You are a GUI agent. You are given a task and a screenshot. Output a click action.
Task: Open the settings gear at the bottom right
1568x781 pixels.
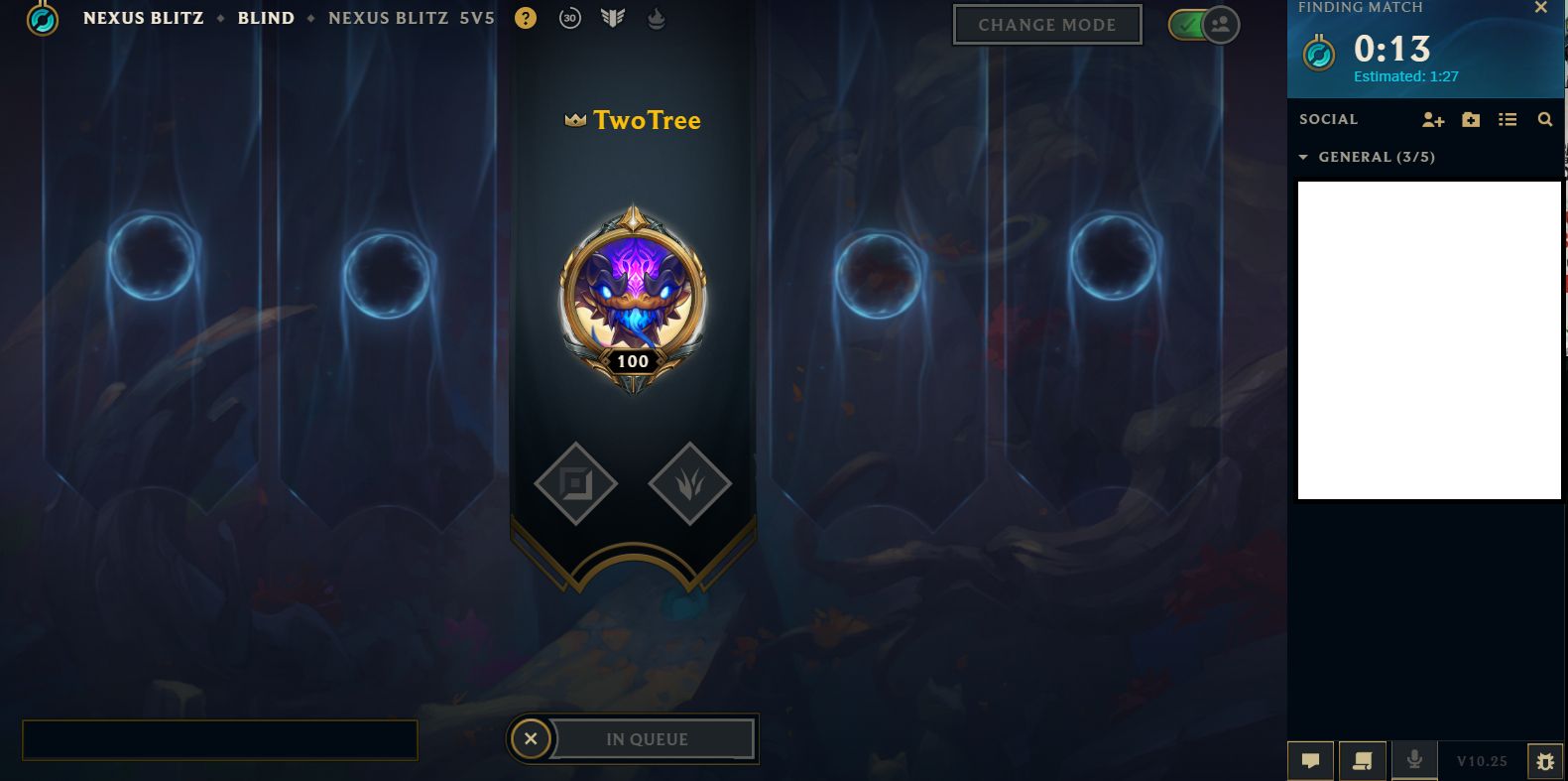click(x=1546, y=762)
